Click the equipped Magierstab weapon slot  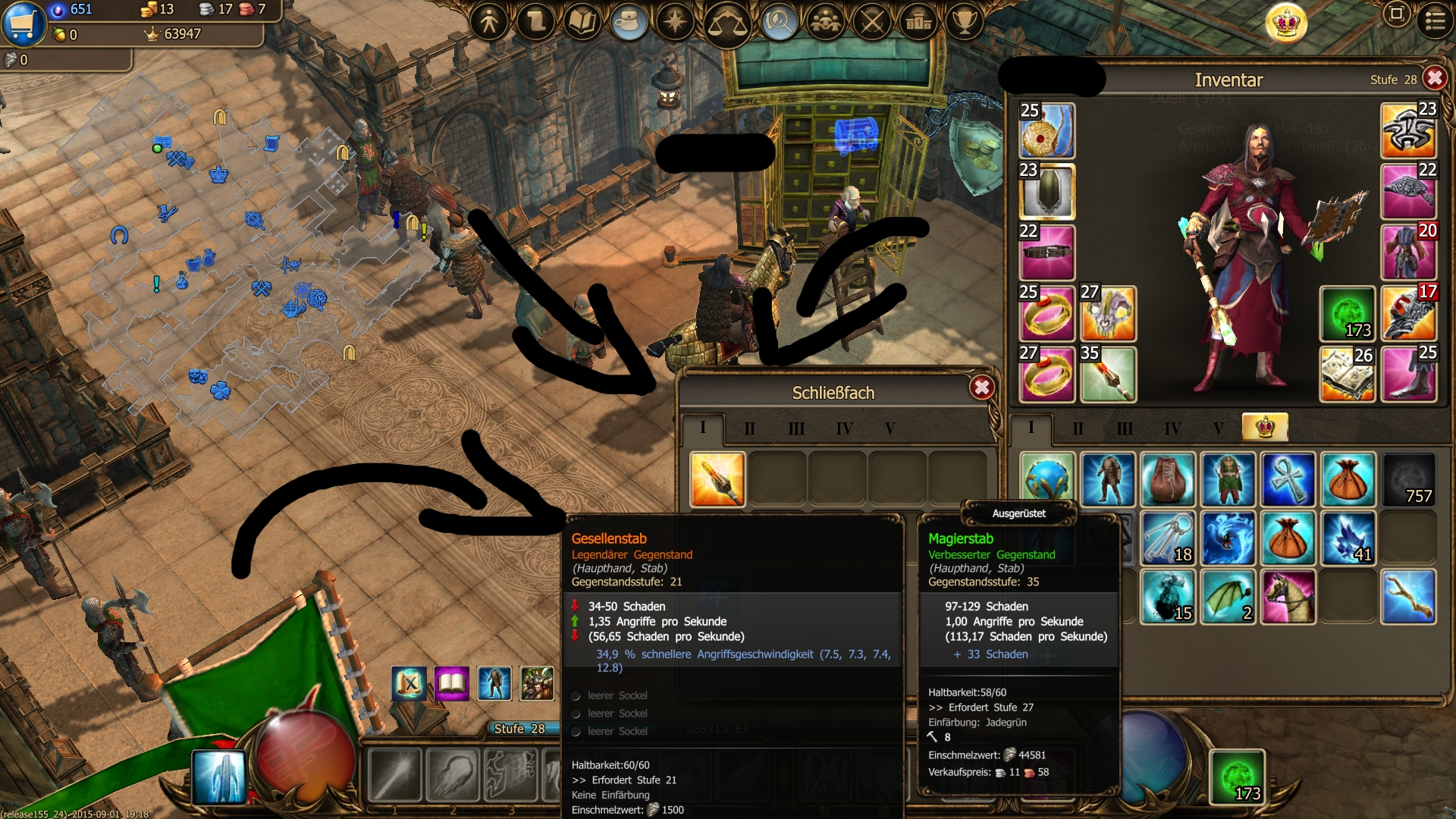tap(1108, 375)
